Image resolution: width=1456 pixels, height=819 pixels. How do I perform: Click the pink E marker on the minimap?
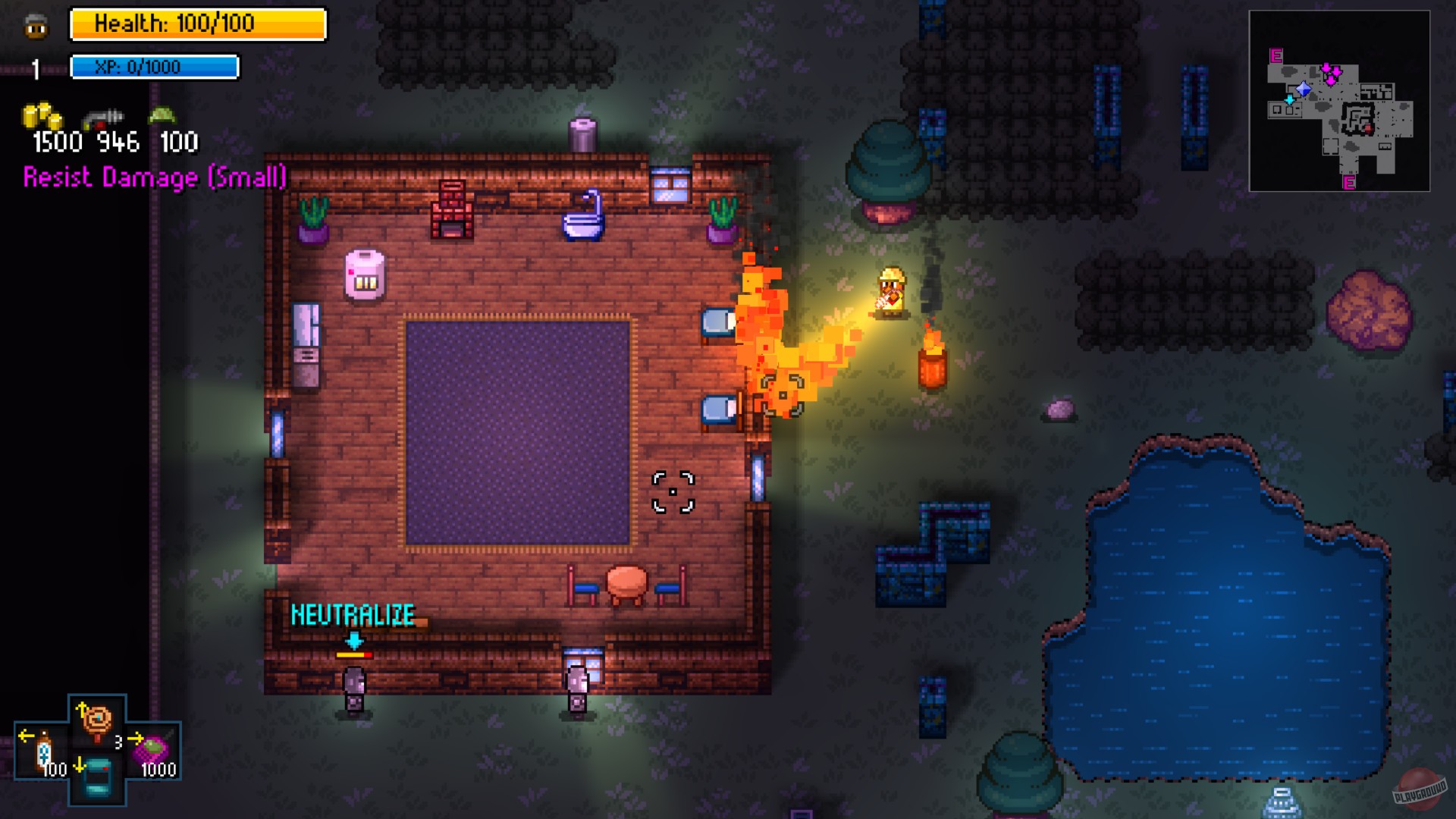[1276, 55]
